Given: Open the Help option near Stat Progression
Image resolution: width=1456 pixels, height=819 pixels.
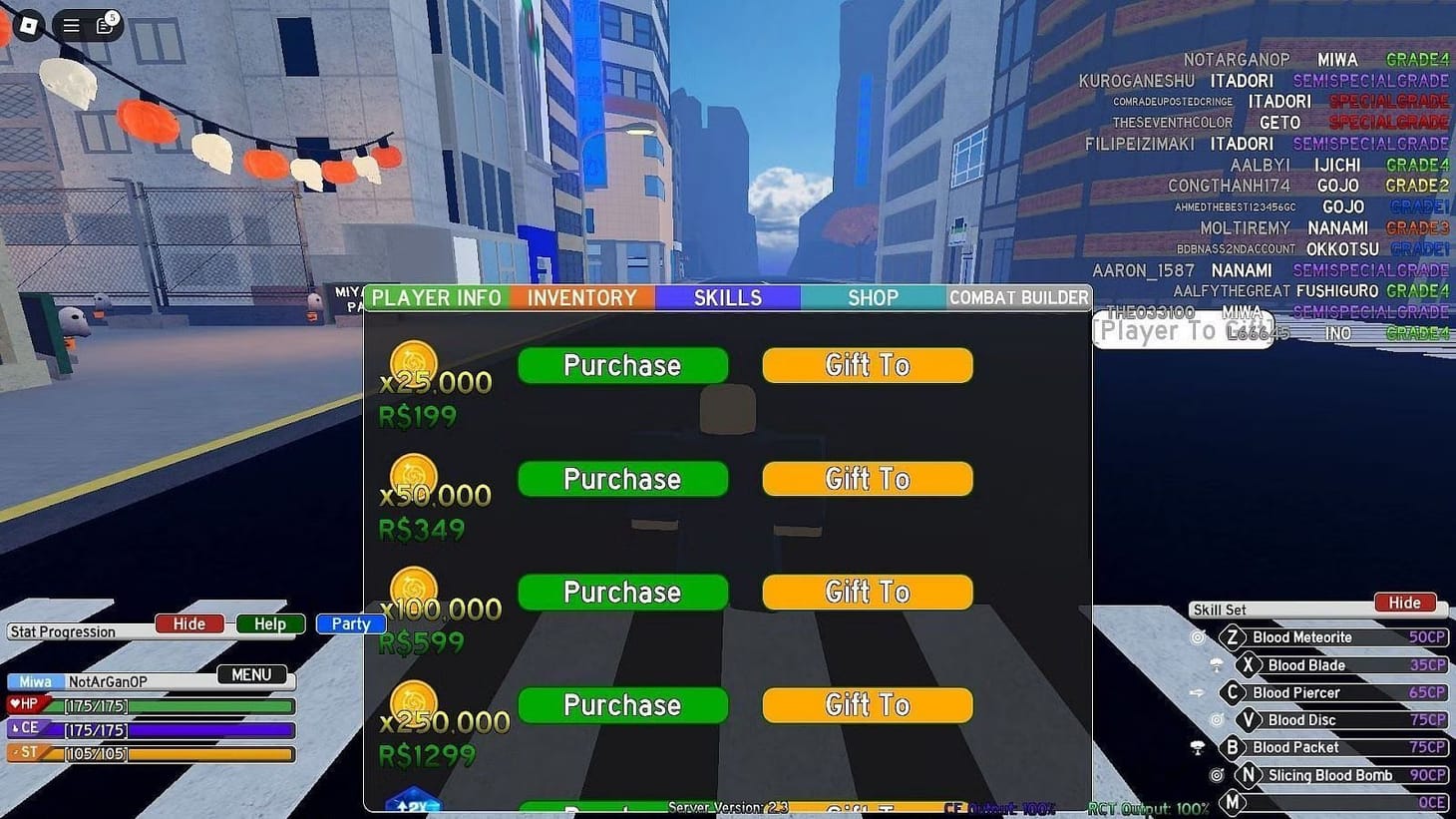Looking at the screenshot, I should pyautogui.click(x=268, y=623).
